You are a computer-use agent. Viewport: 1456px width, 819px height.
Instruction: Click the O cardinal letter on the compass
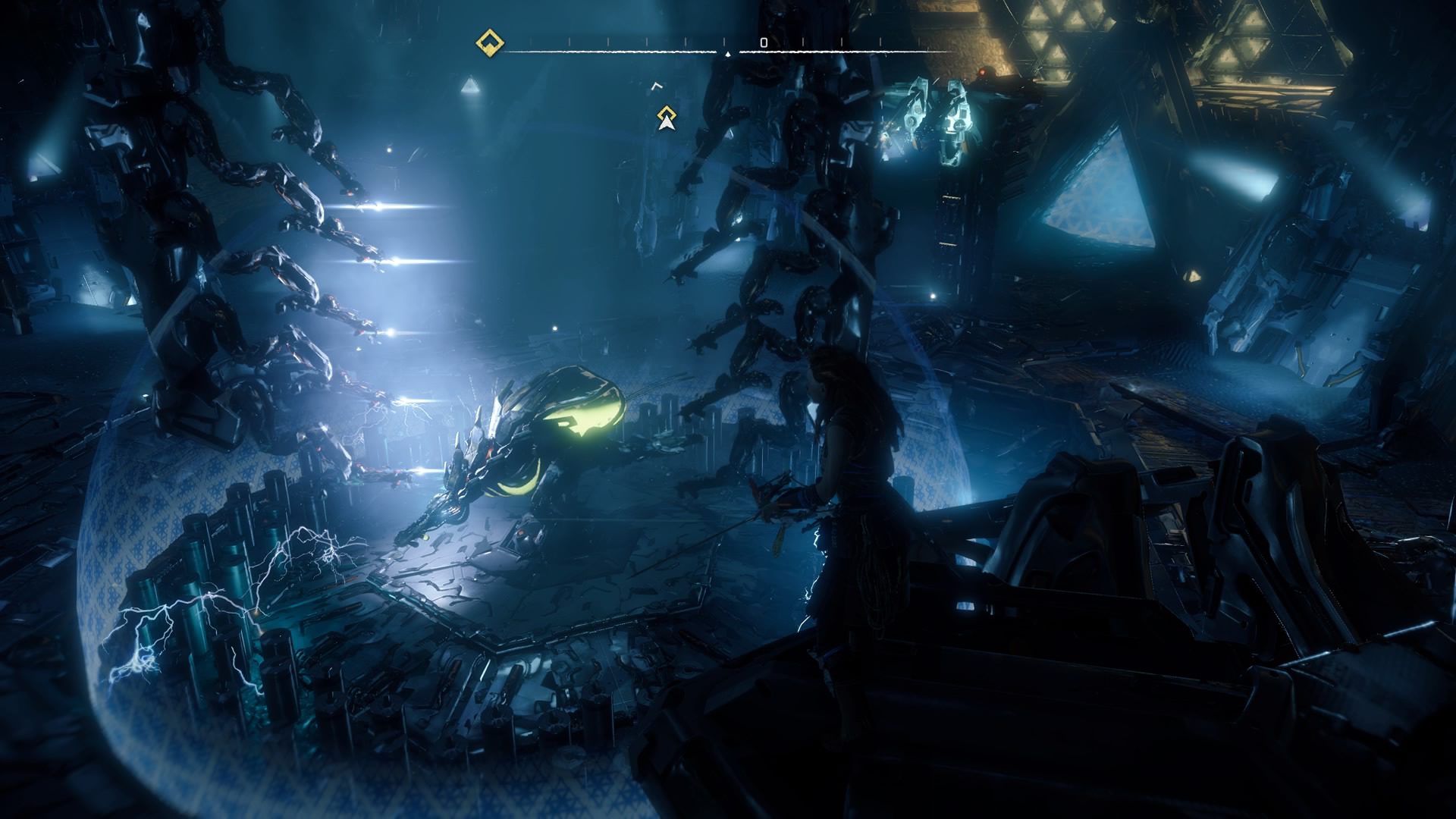[x=763, y=42]
